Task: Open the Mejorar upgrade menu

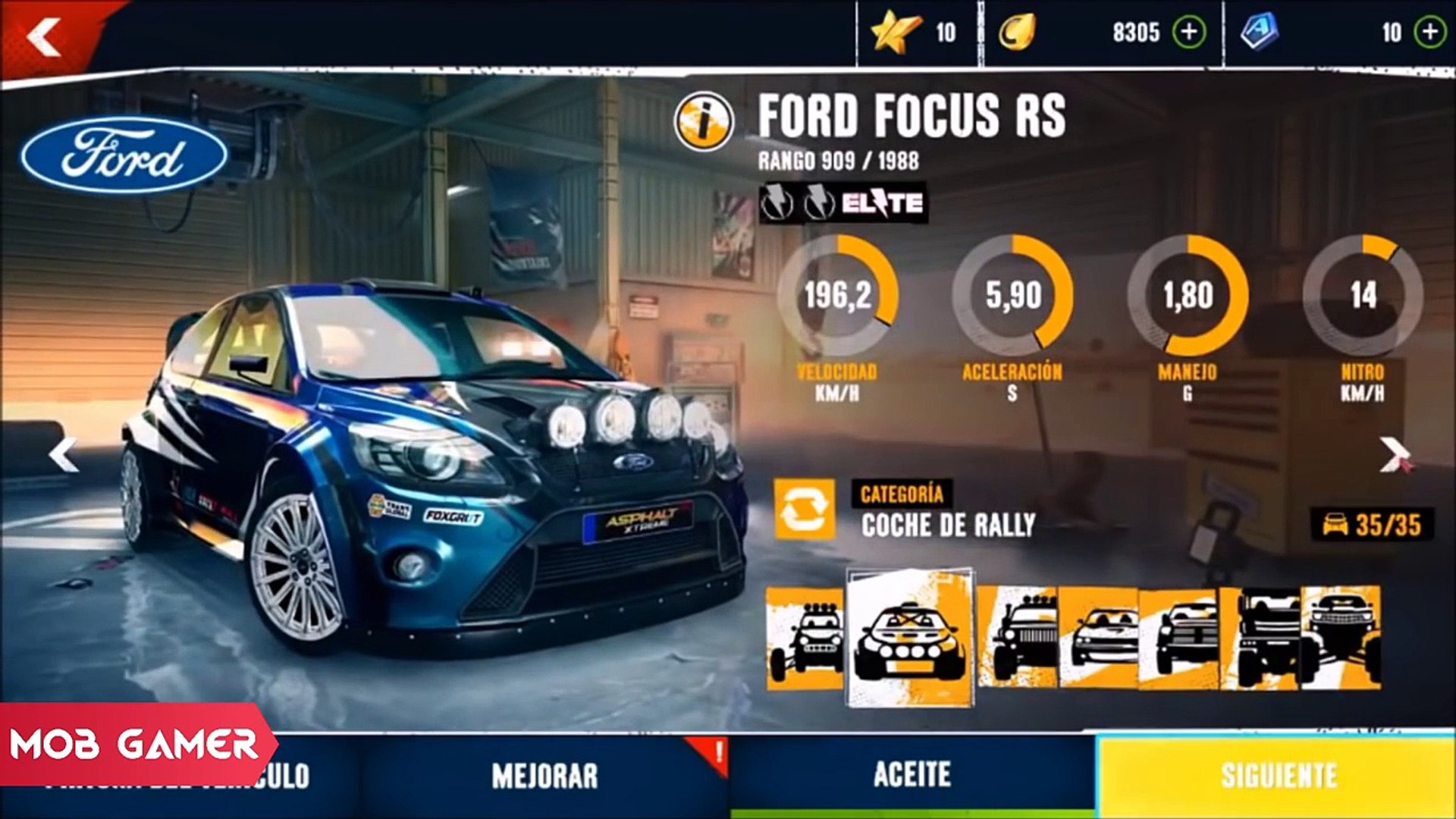Action: pos(544,776)
